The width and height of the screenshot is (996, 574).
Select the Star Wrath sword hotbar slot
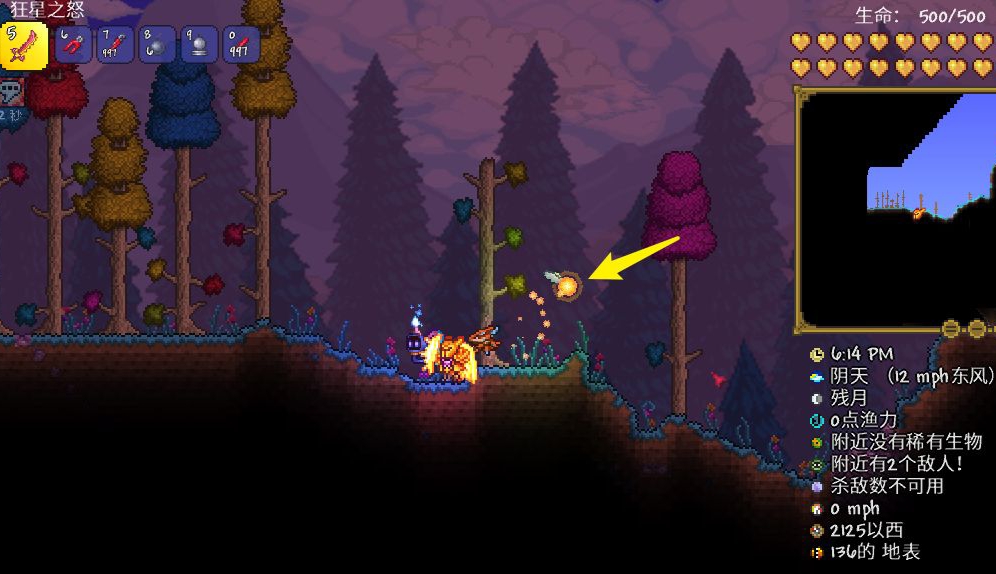(x=24, y=45)
